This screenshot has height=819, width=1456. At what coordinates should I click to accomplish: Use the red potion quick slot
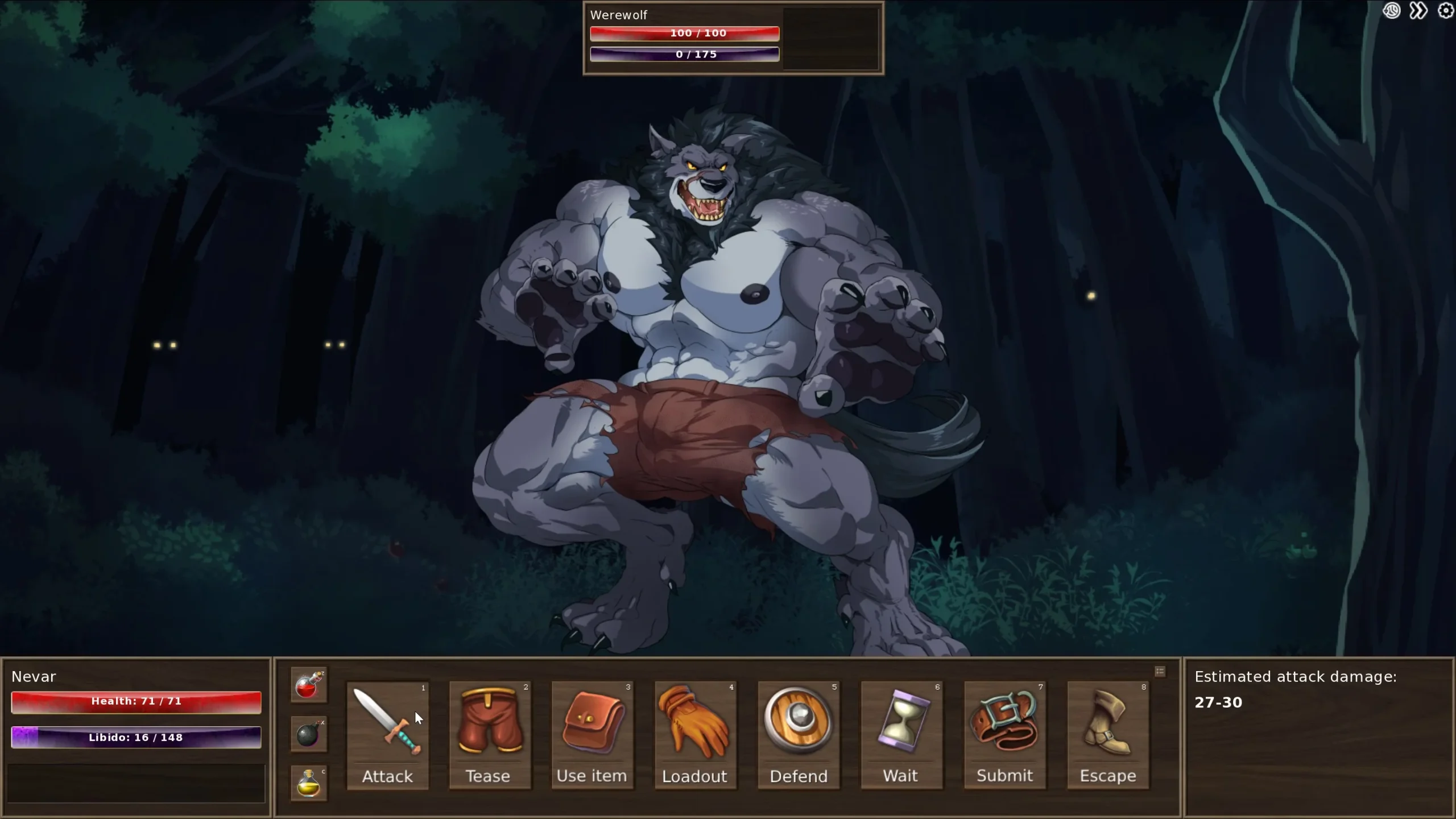pyautogui.click(x=309, y=685)
